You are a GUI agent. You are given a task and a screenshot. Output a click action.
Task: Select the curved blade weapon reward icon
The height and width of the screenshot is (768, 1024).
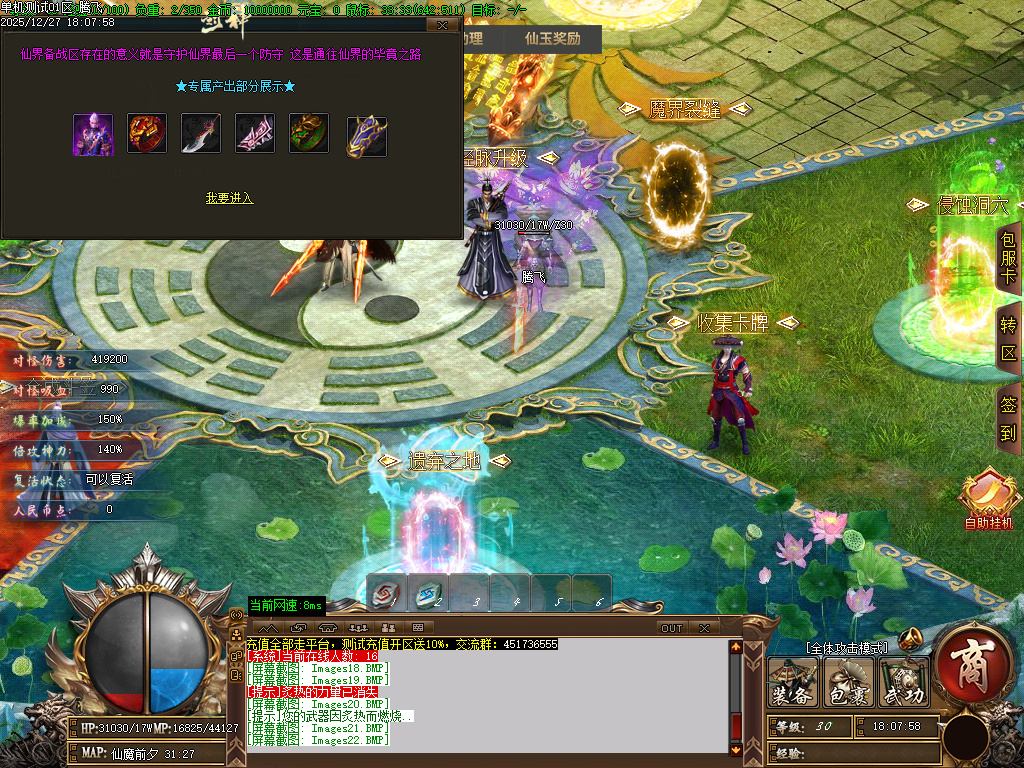[201, 134]
